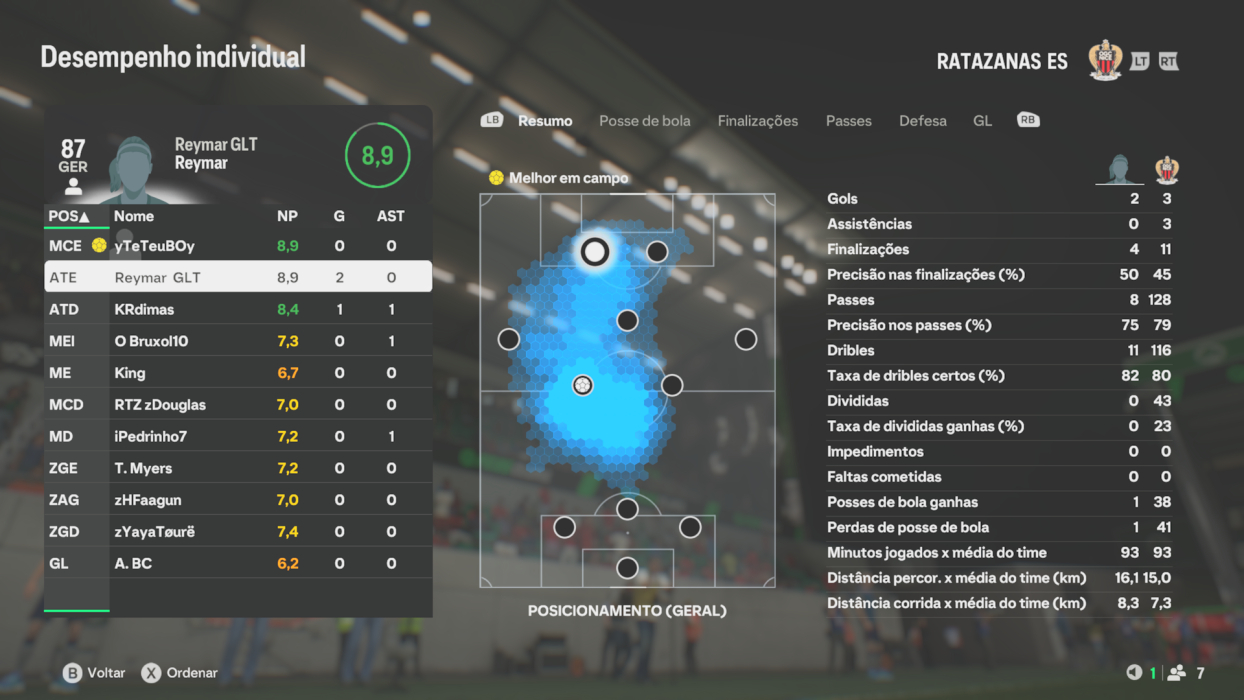This screenshot has height=700, width=1244.
Task: Pick T. Myers from the list
Action: 238,468
